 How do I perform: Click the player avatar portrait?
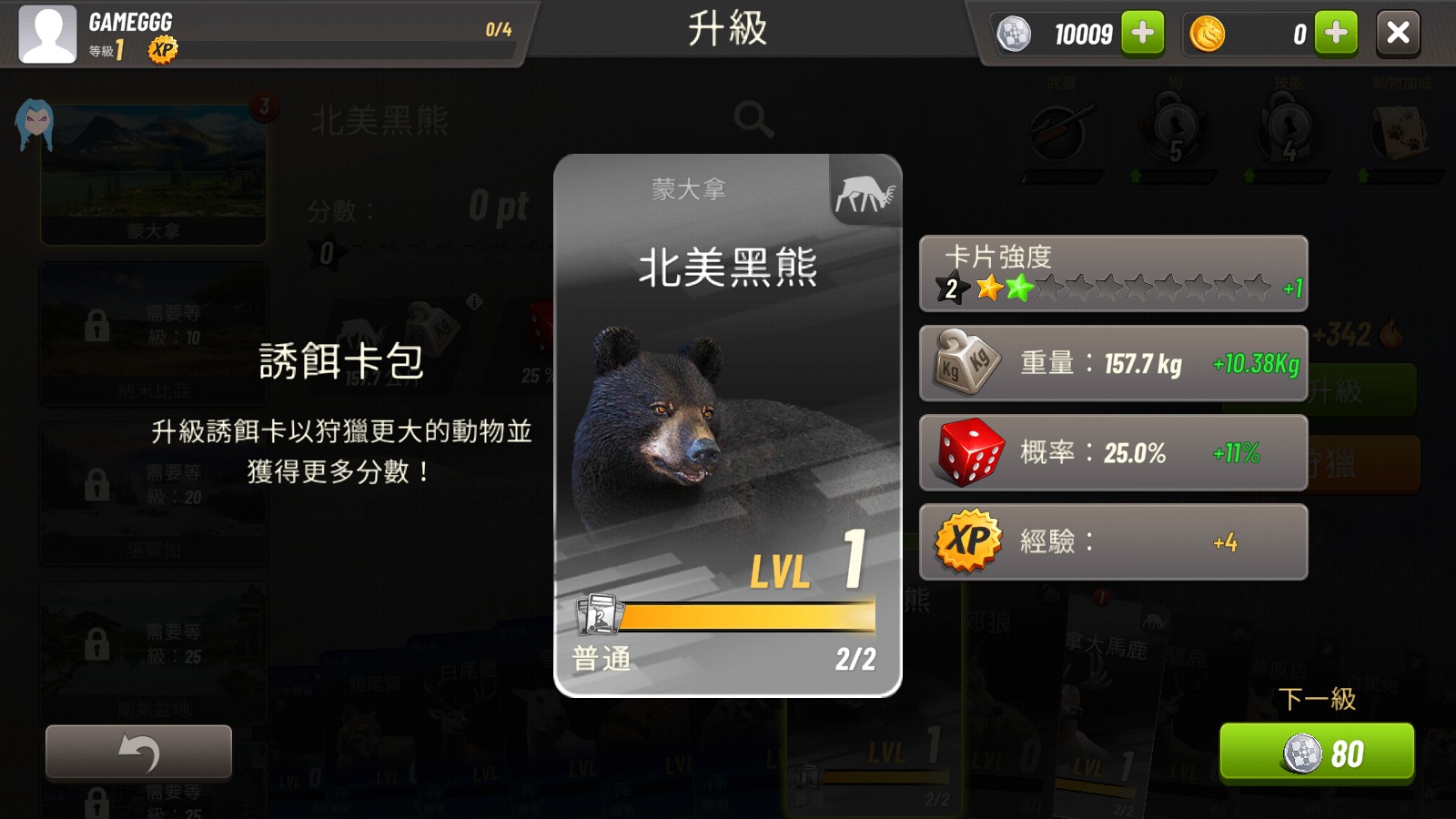click(x=46, y=35)
